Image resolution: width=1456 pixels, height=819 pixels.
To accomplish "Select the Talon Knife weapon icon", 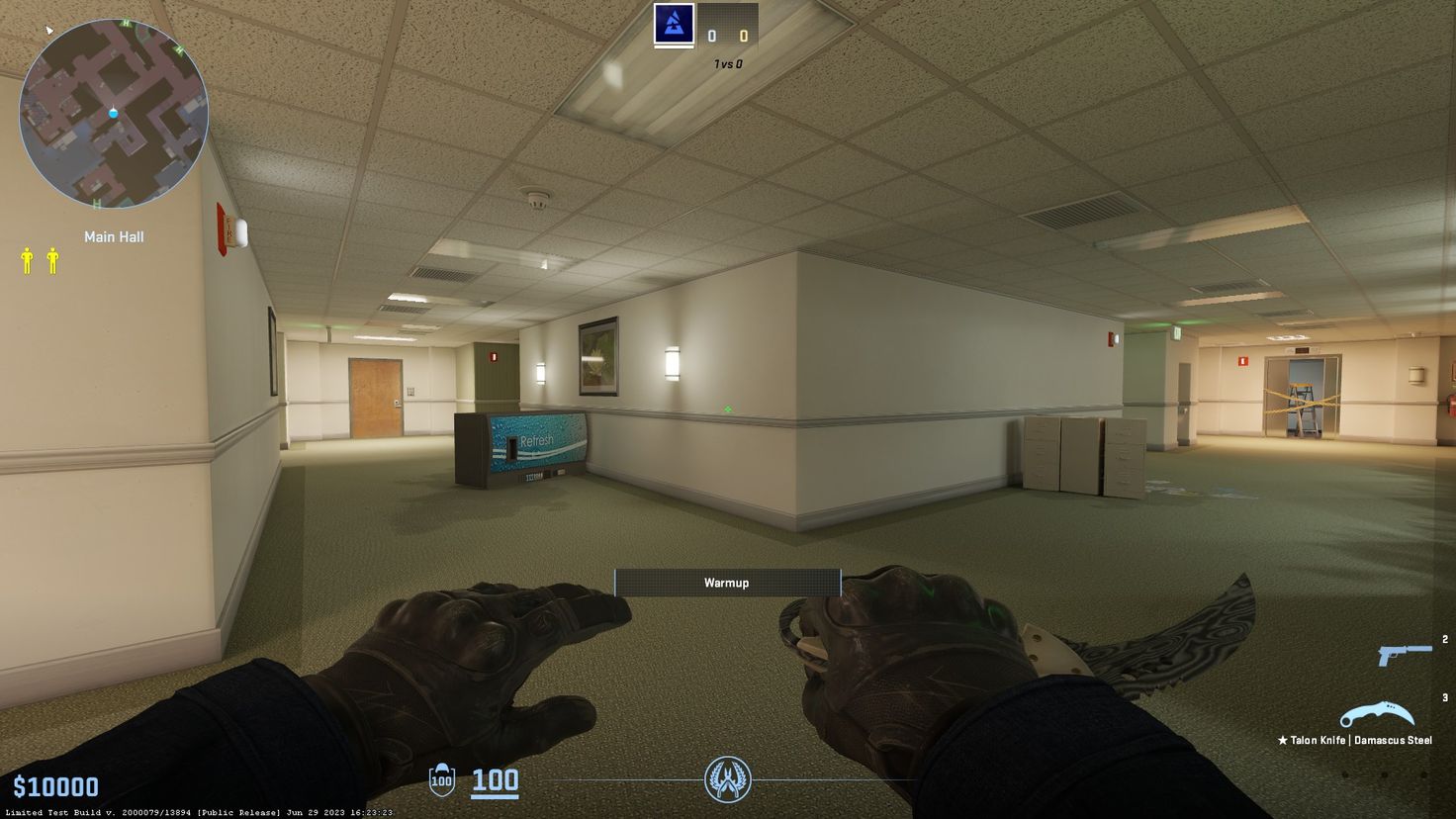I will pos(1378,711).
